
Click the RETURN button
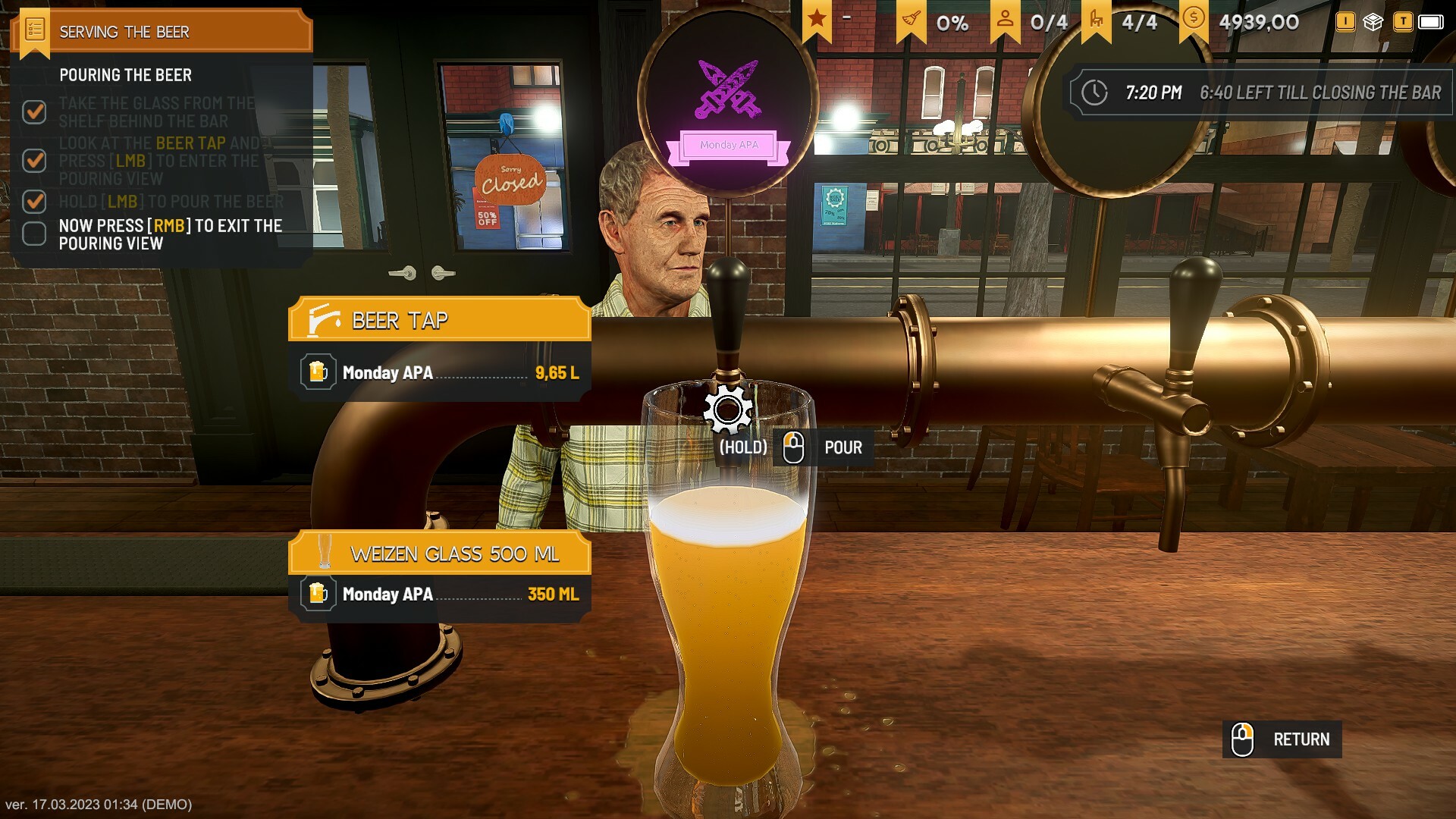pos(1280,739)
